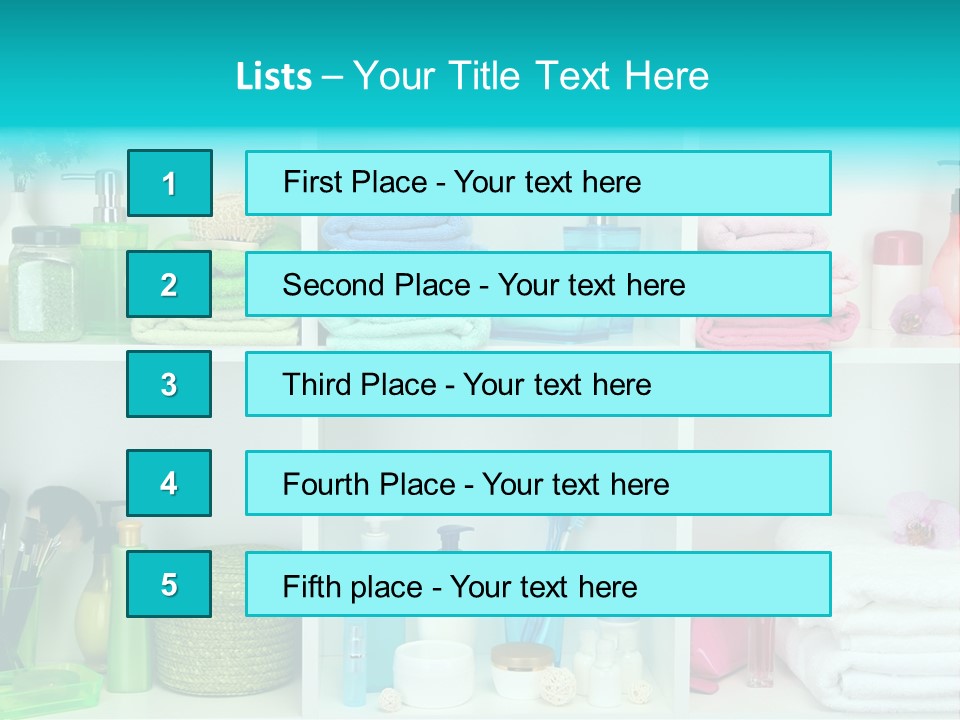Viewport: 960px width, 720px height.
Task: Select the number 5 box
Action: pyautogui.click(x=169, y=584)
